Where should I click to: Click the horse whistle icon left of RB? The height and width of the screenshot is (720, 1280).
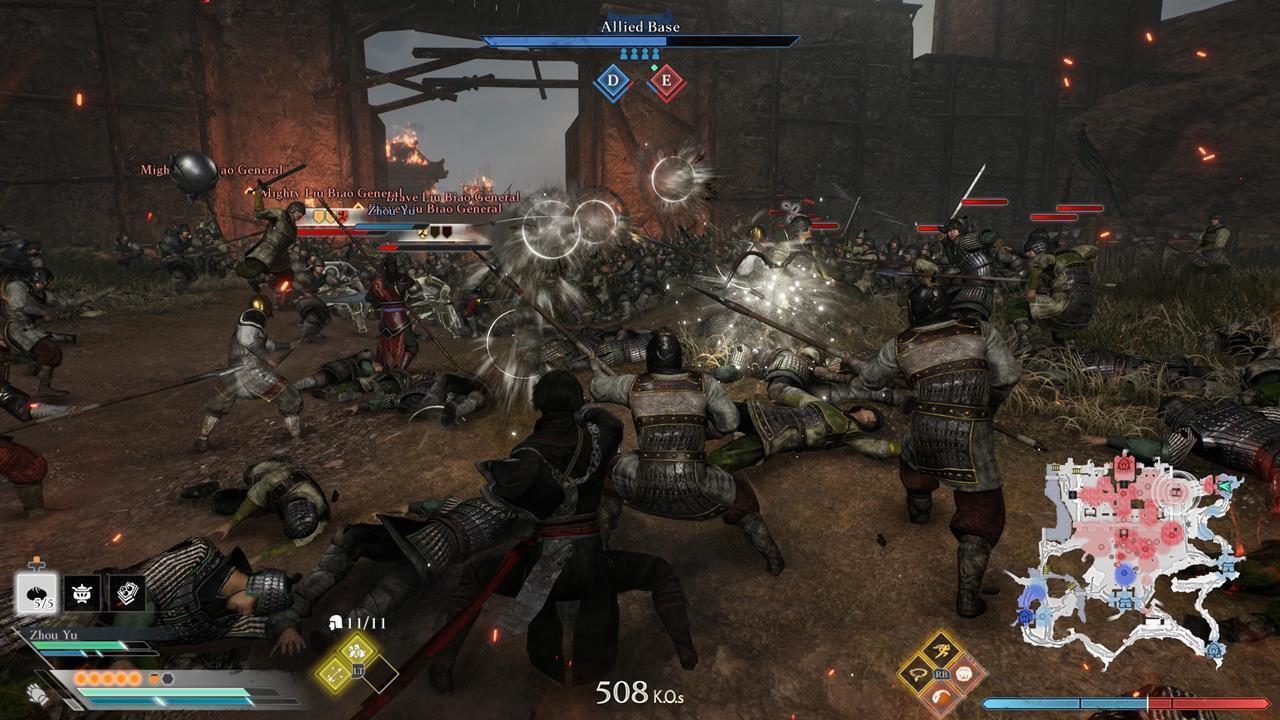(918, 674)
